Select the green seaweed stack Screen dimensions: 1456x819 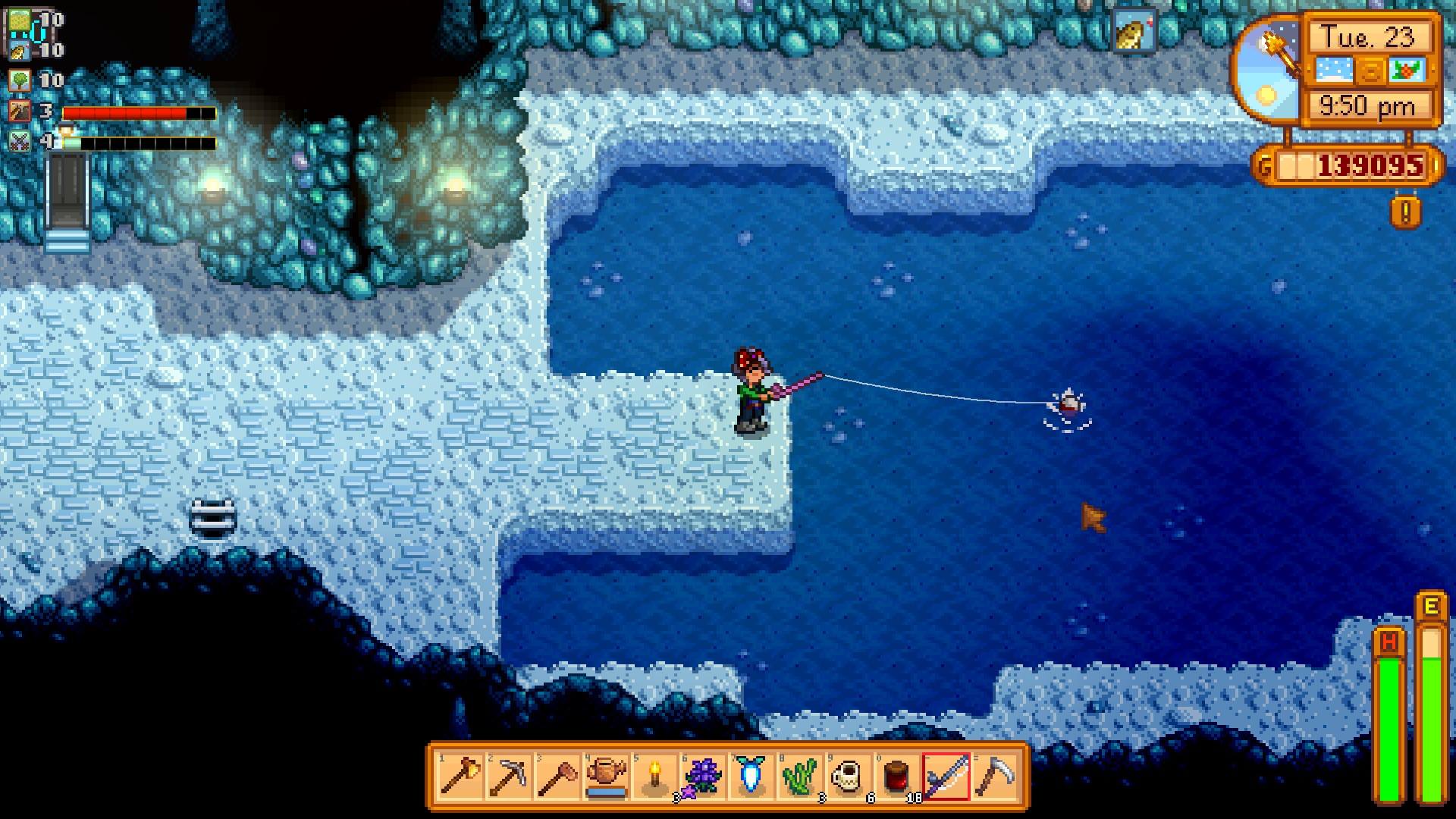tap(800, 777)
